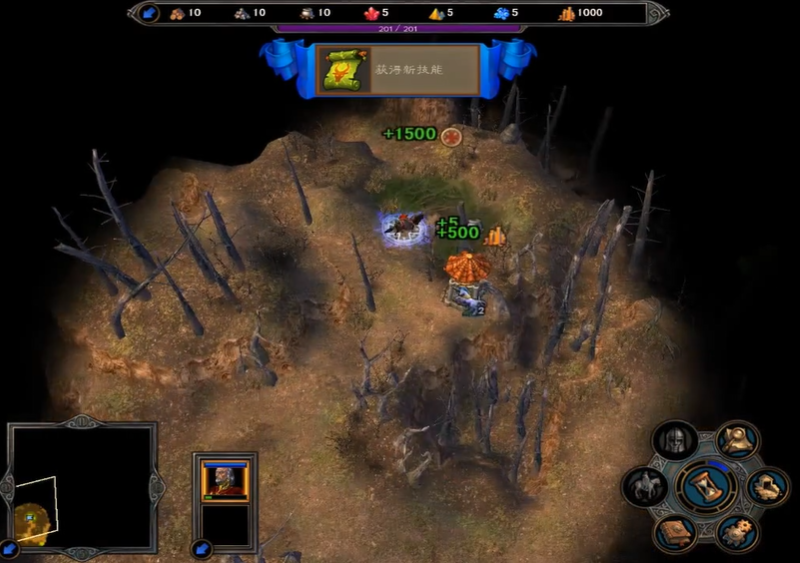The height and width of the screenshot is (563, 800).
Task: Collapse the minimap with its blue arrow
Action: [x=10, y=548]
